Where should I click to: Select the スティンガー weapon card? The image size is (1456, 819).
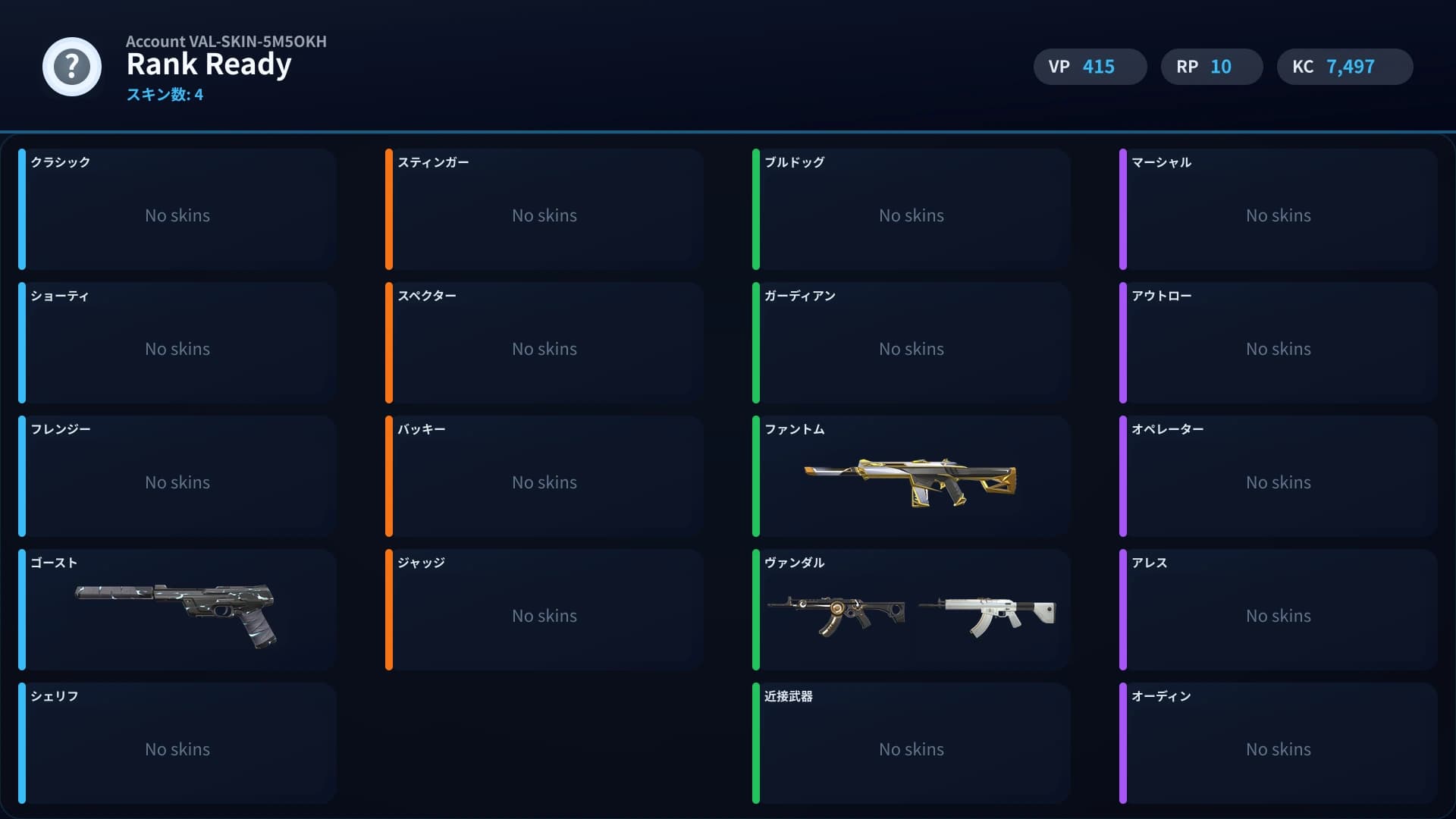coord(544,210)
